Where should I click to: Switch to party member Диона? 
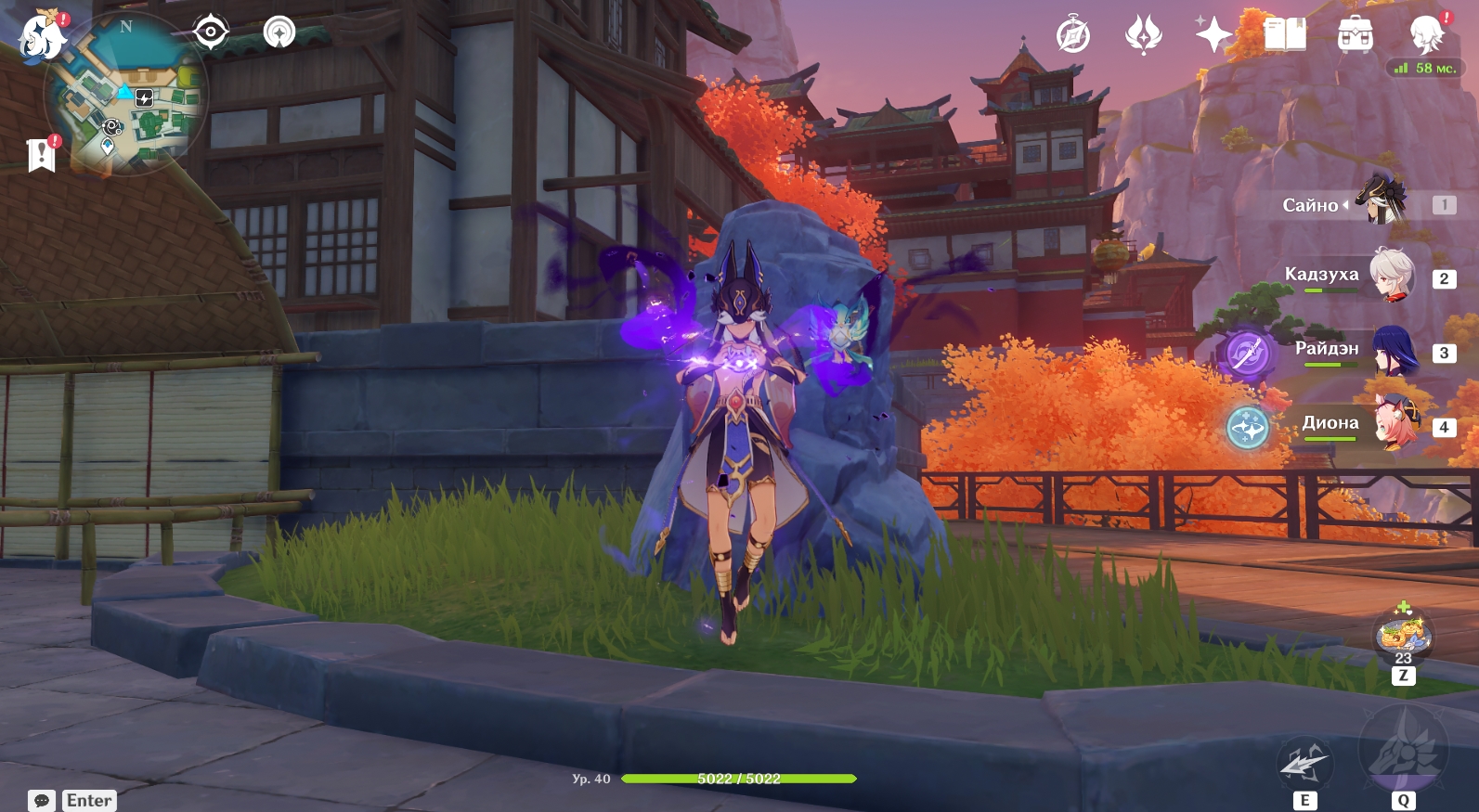point(1395,424)
